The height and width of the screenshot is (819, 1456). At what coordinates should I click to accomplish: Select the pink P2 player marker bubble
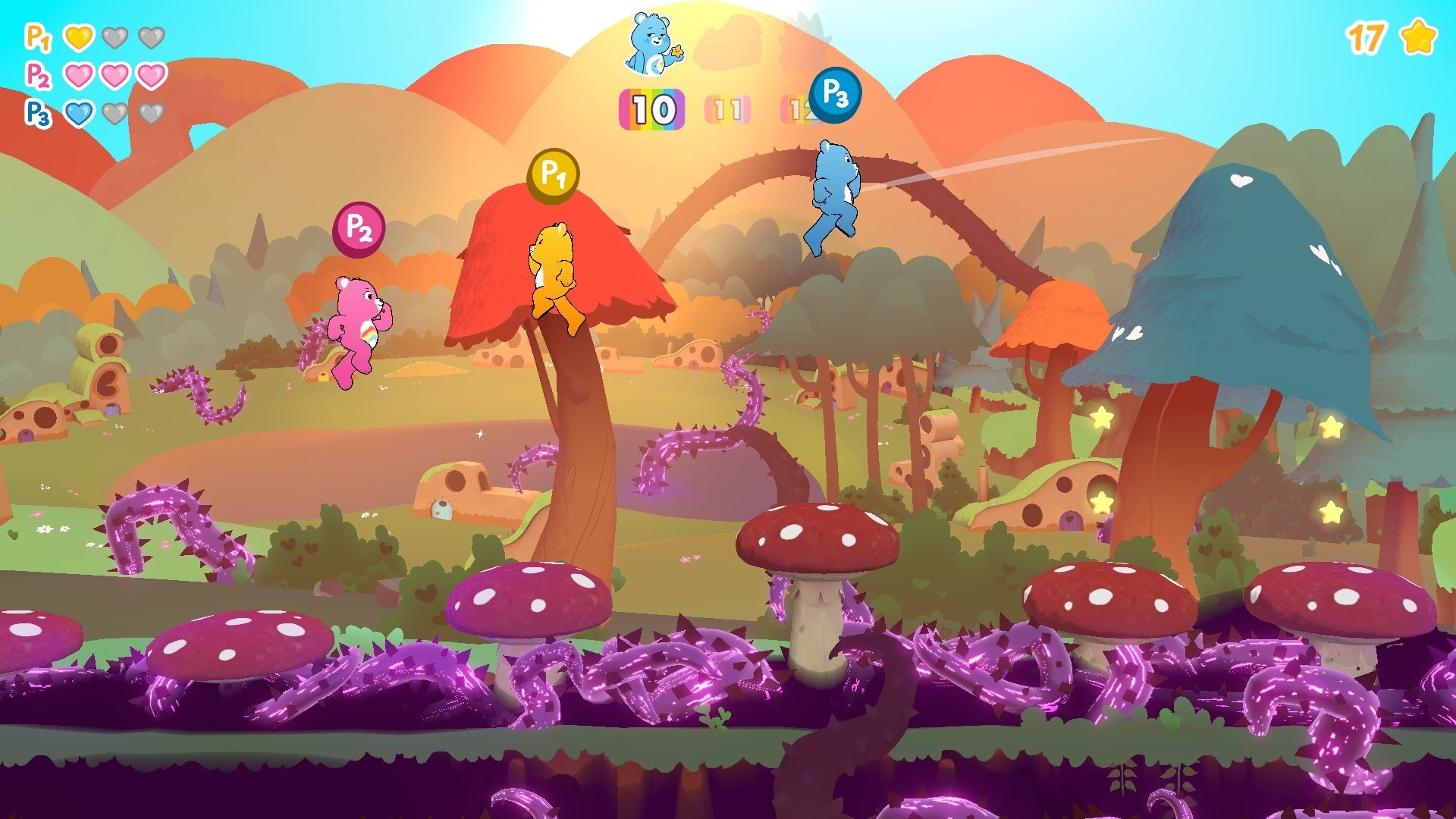[359, 228]
